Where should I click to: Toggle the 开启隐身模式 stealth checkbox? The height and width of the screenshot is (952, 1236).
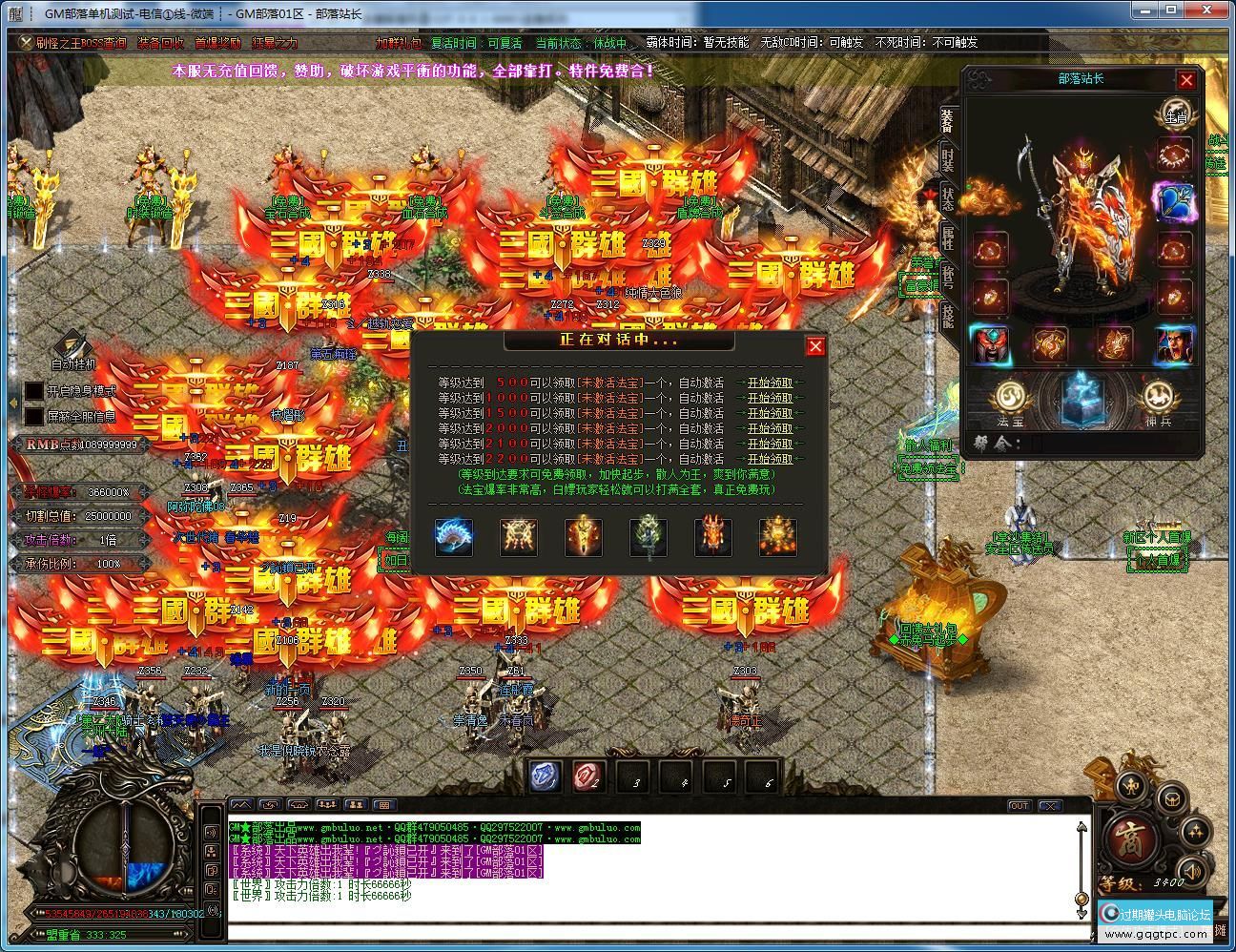34,391
